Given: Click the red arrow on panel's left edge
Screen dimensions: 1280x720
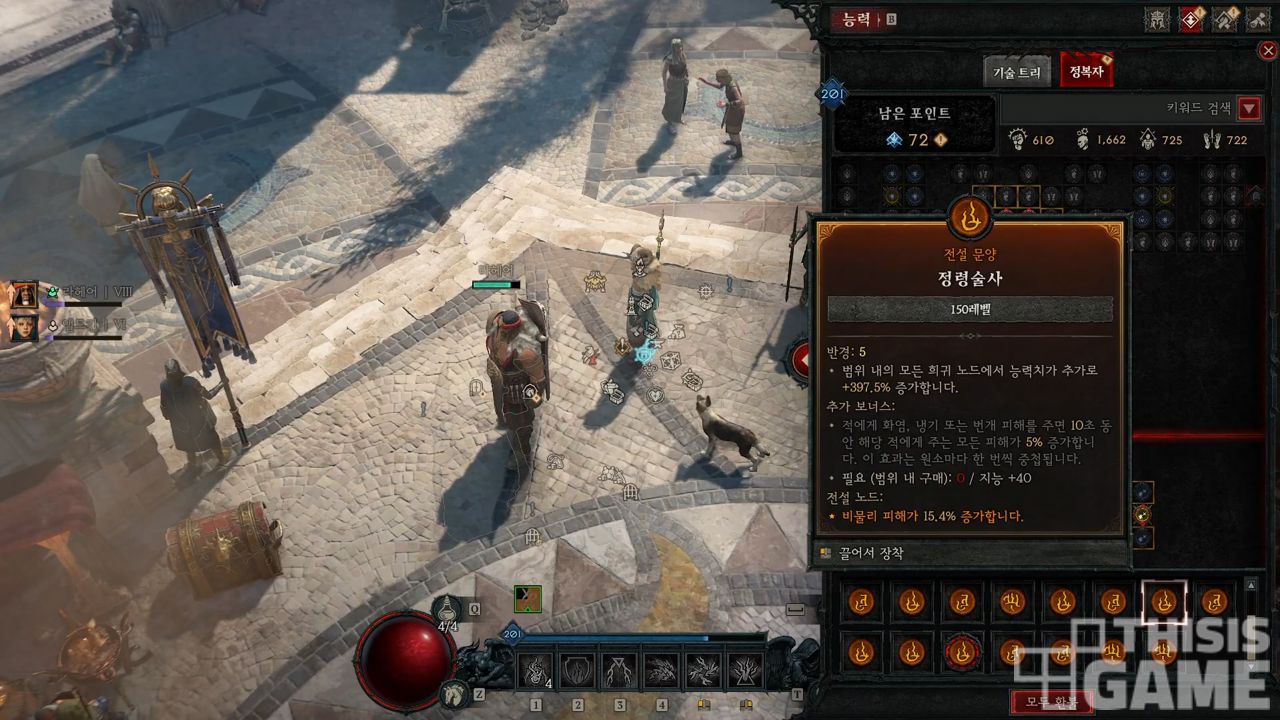Looking at the screenshot, I should coord(801,360).
